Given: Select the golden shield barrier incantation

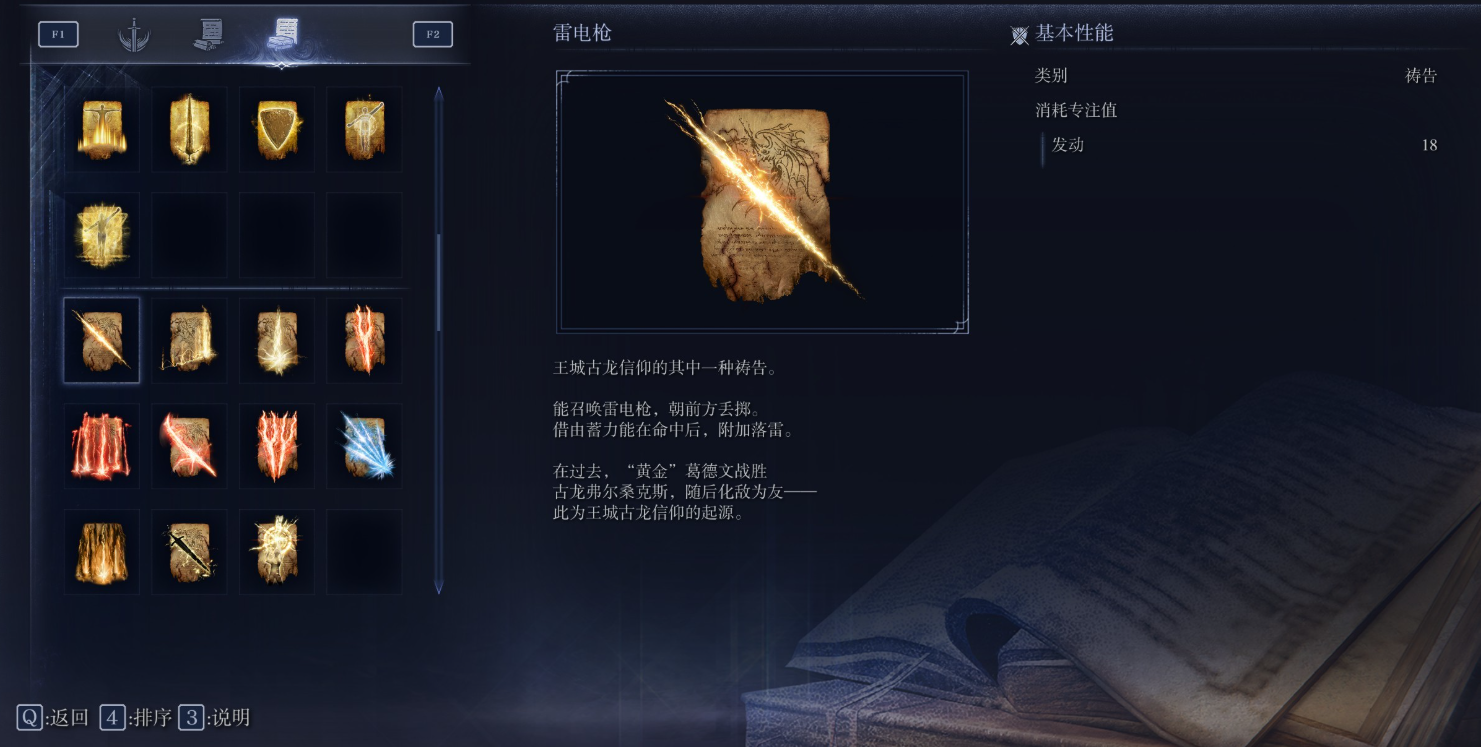Looking at the screenshot, I should click(277, 129).
